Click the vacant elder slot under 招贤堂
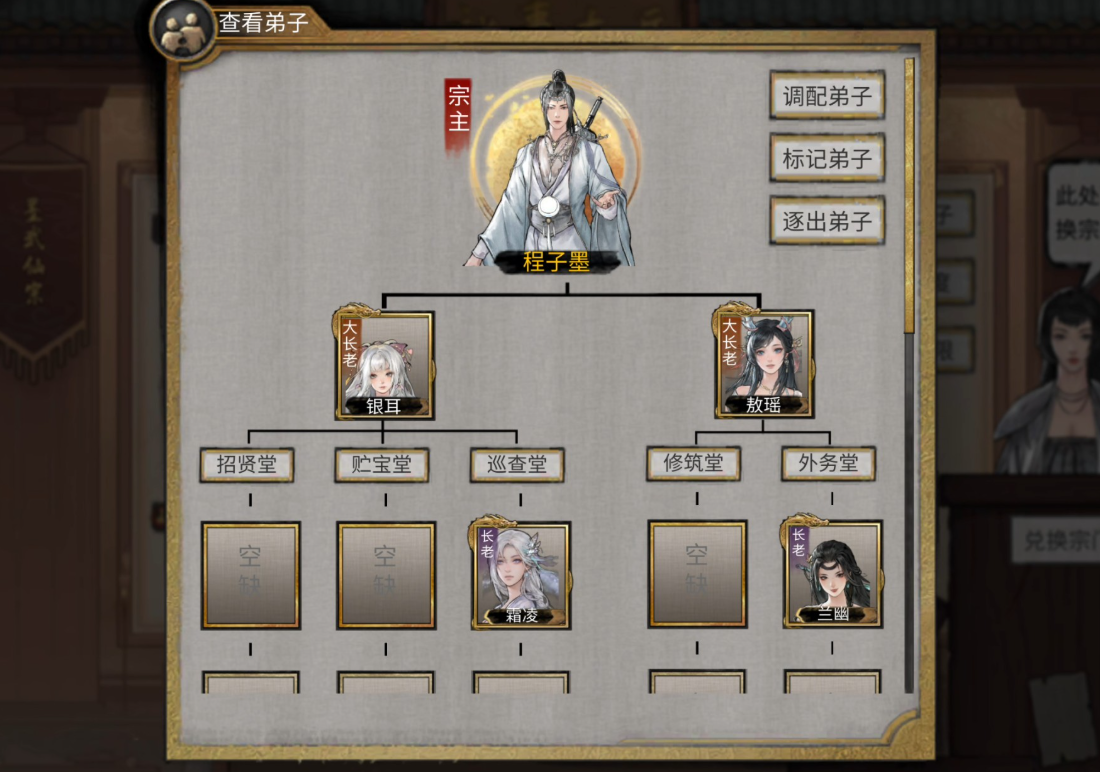The width and height of the screenshot is (1100, 772). point(251,575)
